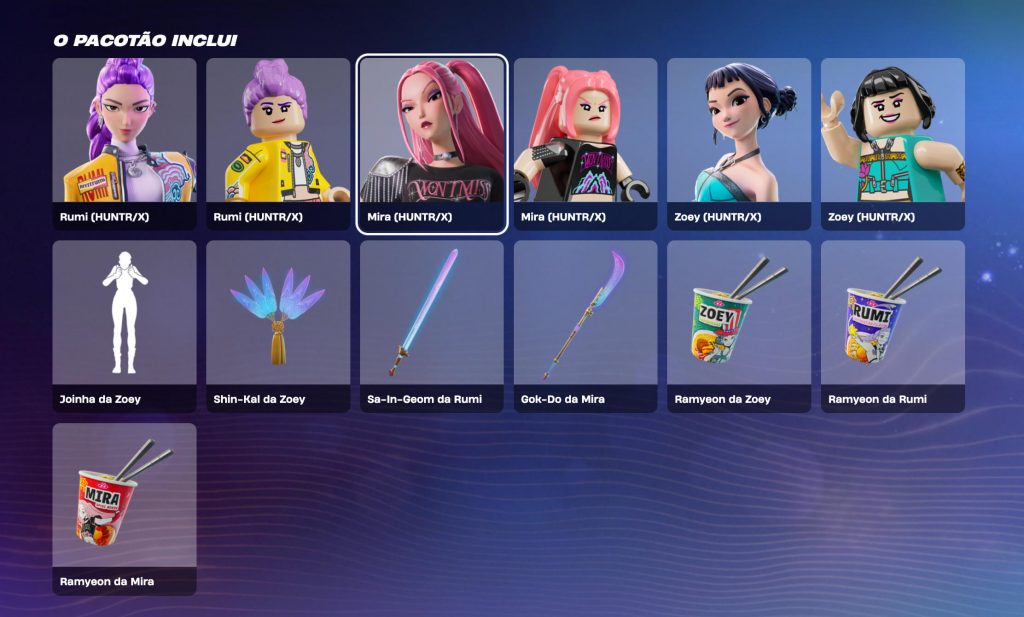View the non-LEGO Zoey (HUNTR/X) outfit tile
This screenshot has width=1024, height=617.
click(x=739, y=144)
